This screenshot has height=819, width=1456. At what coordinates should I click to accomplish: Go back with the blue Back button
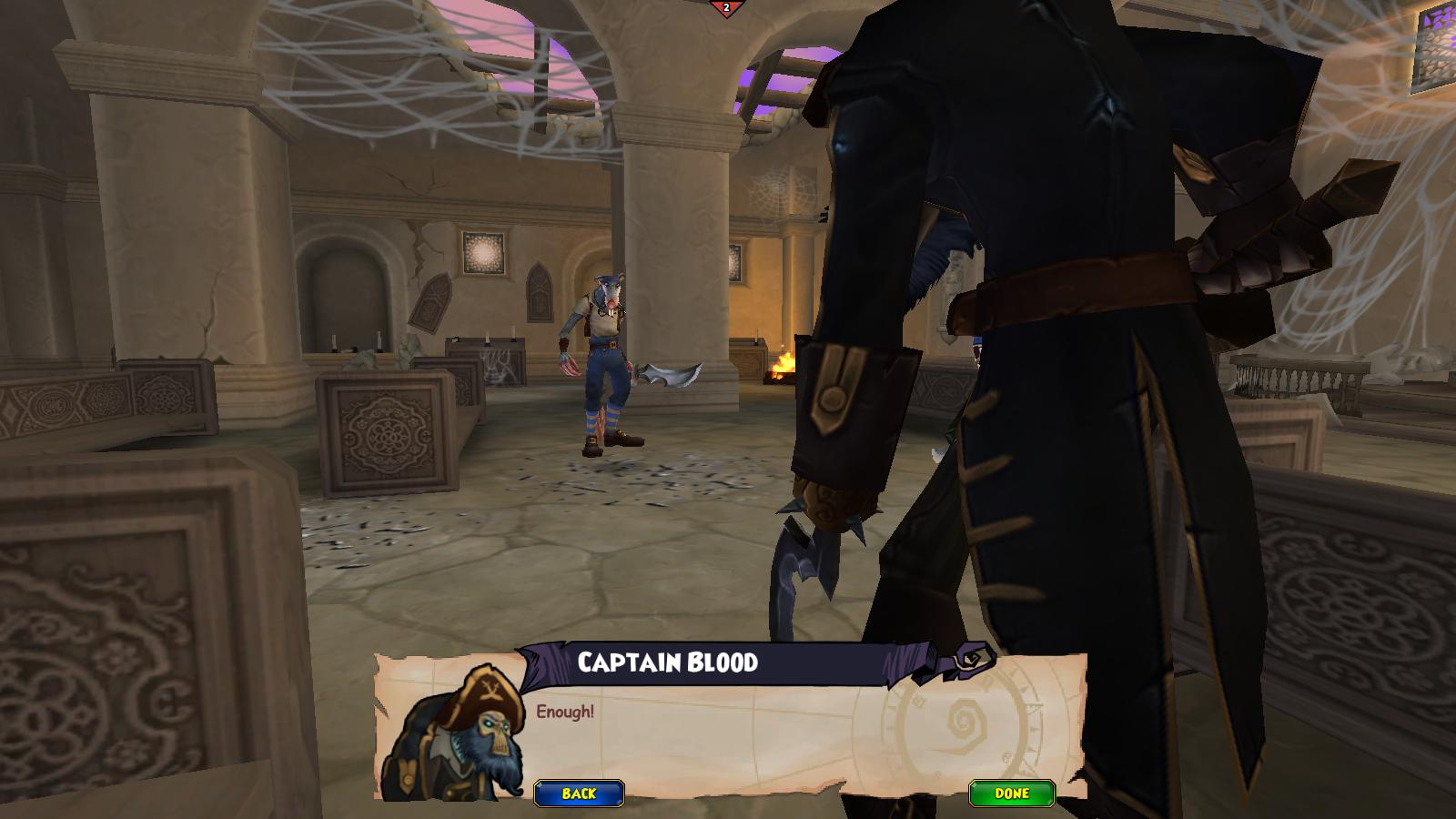[579, 794]
